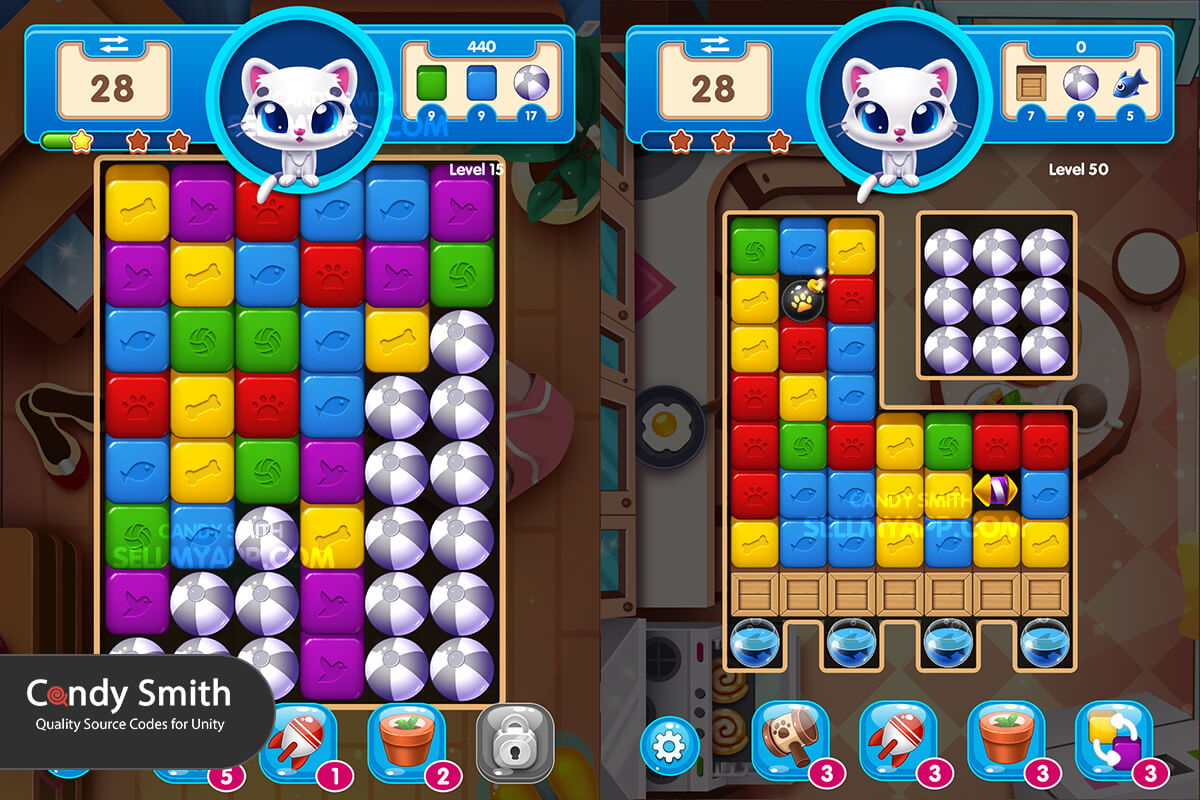Activate the hammer booster
1200x800 pixels.
coord(789,741)
